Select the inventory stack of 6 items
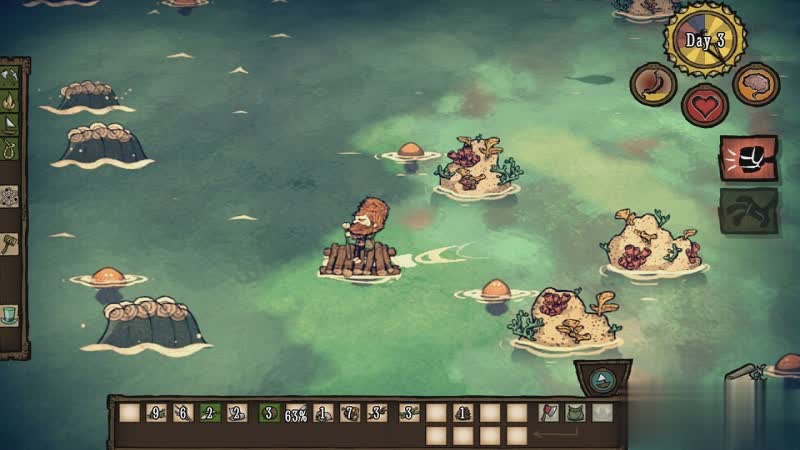 pos(183,412)
